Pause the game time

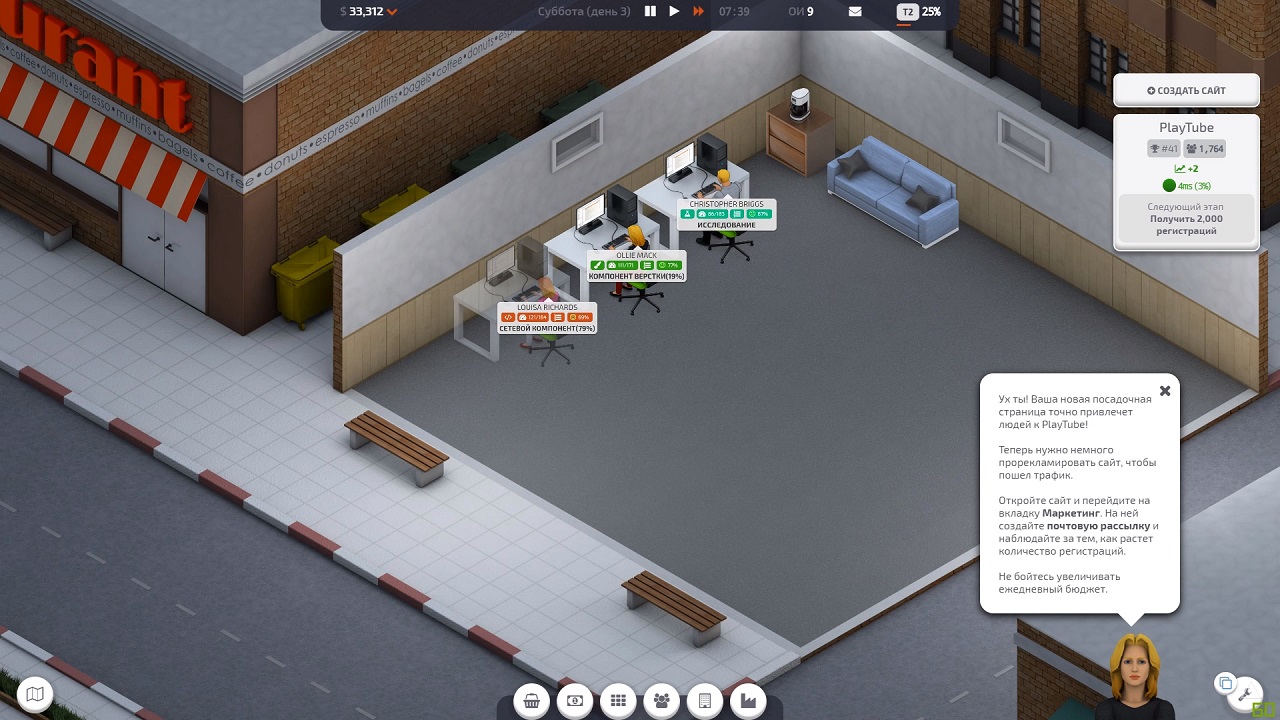click(x=650, y=12)
